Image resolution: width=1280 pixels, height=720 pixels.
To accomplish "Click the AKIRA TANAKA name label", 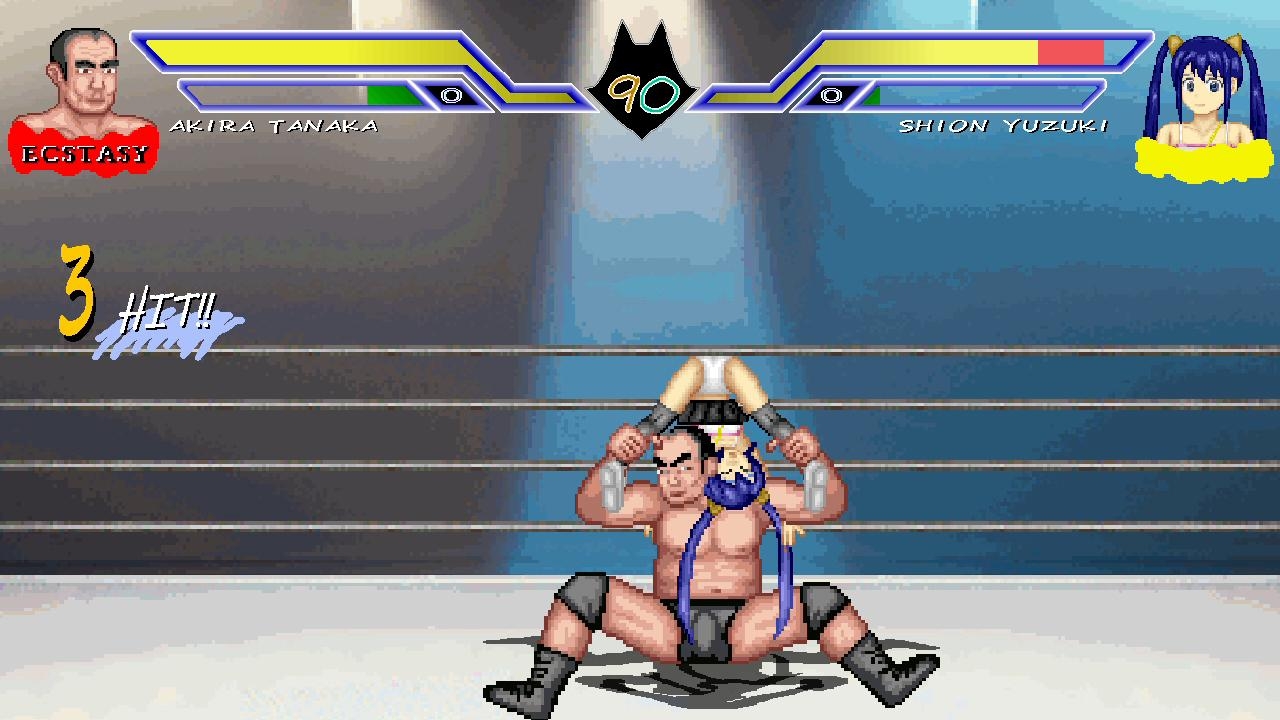I will 275,124.
